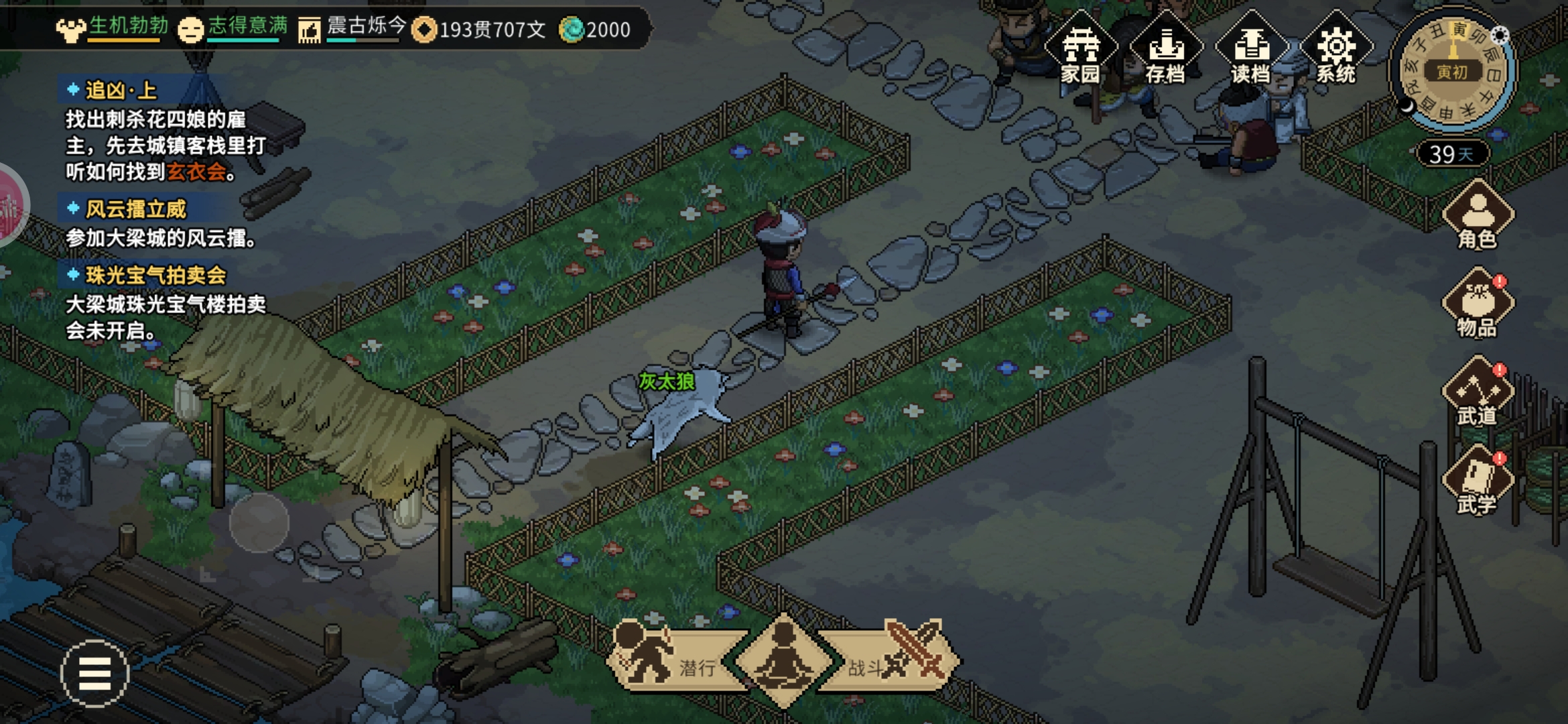The height and width of the screenshot is (724, 1568).
Task: Tap the pink round badge at screen edge
Action: (10, 204)
